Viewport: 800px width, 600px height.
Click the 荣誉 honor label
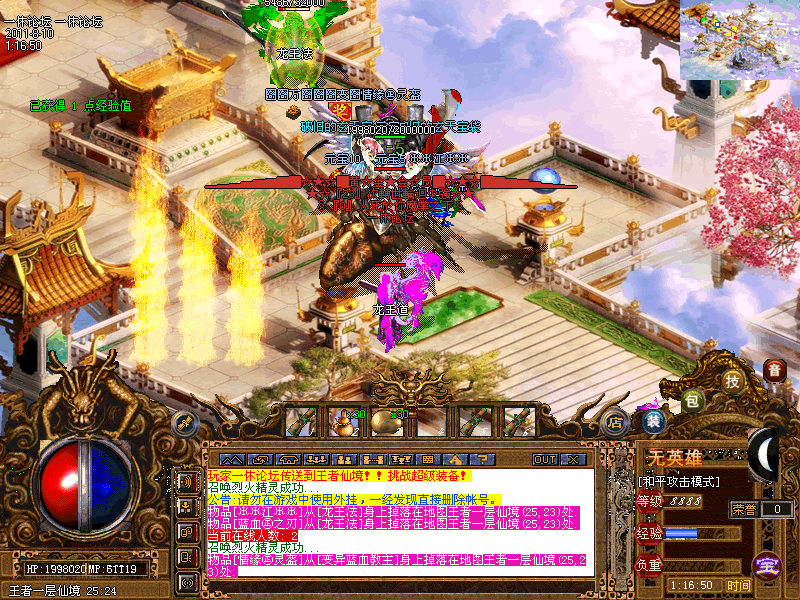click(x=744, y=509)
